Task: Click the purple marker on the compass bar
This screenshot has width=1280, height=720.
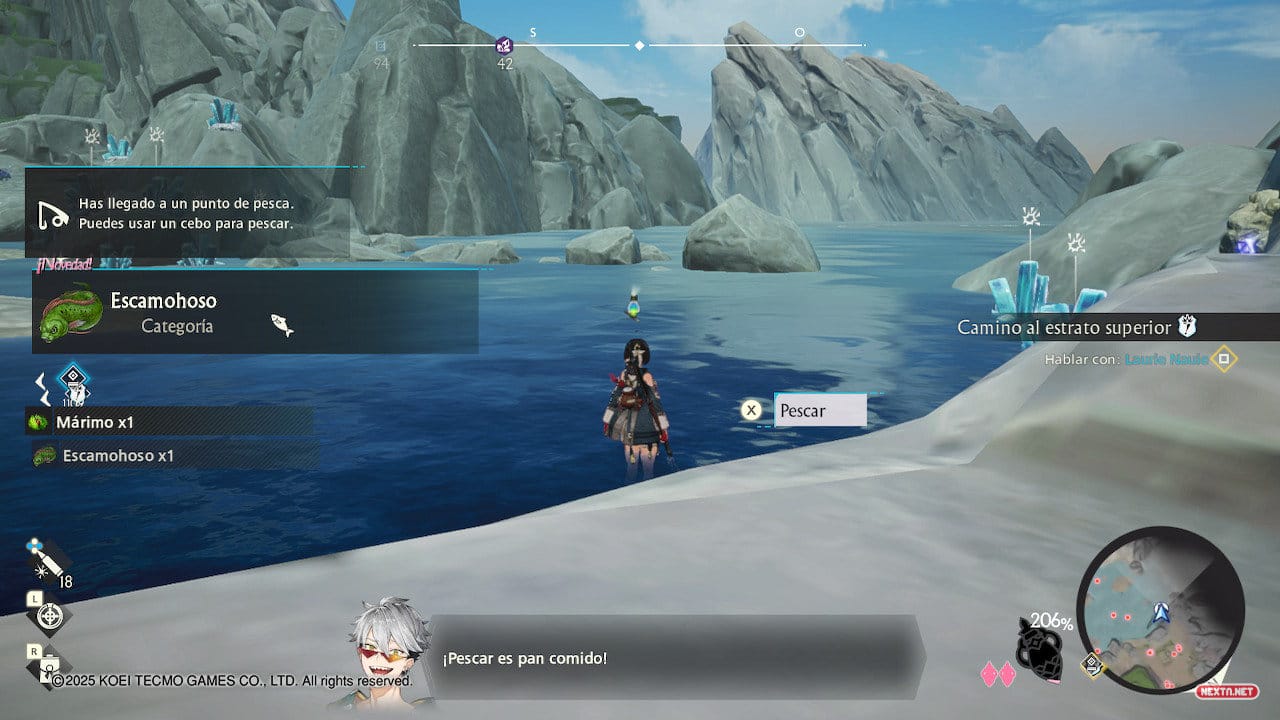Action: tap(504, 45)
